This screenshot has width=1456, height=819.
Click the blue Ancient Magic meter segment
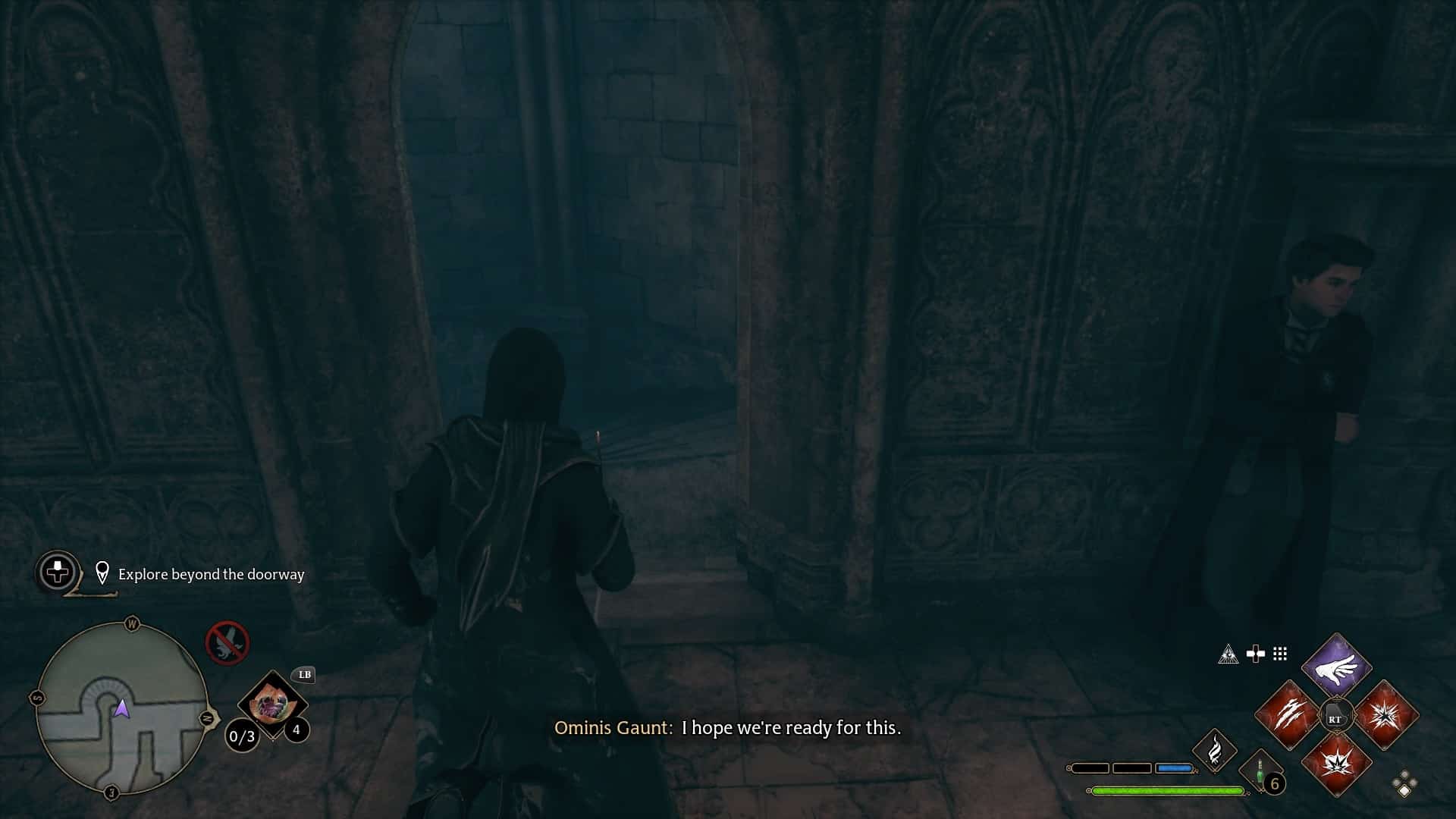coord(1174,768)
